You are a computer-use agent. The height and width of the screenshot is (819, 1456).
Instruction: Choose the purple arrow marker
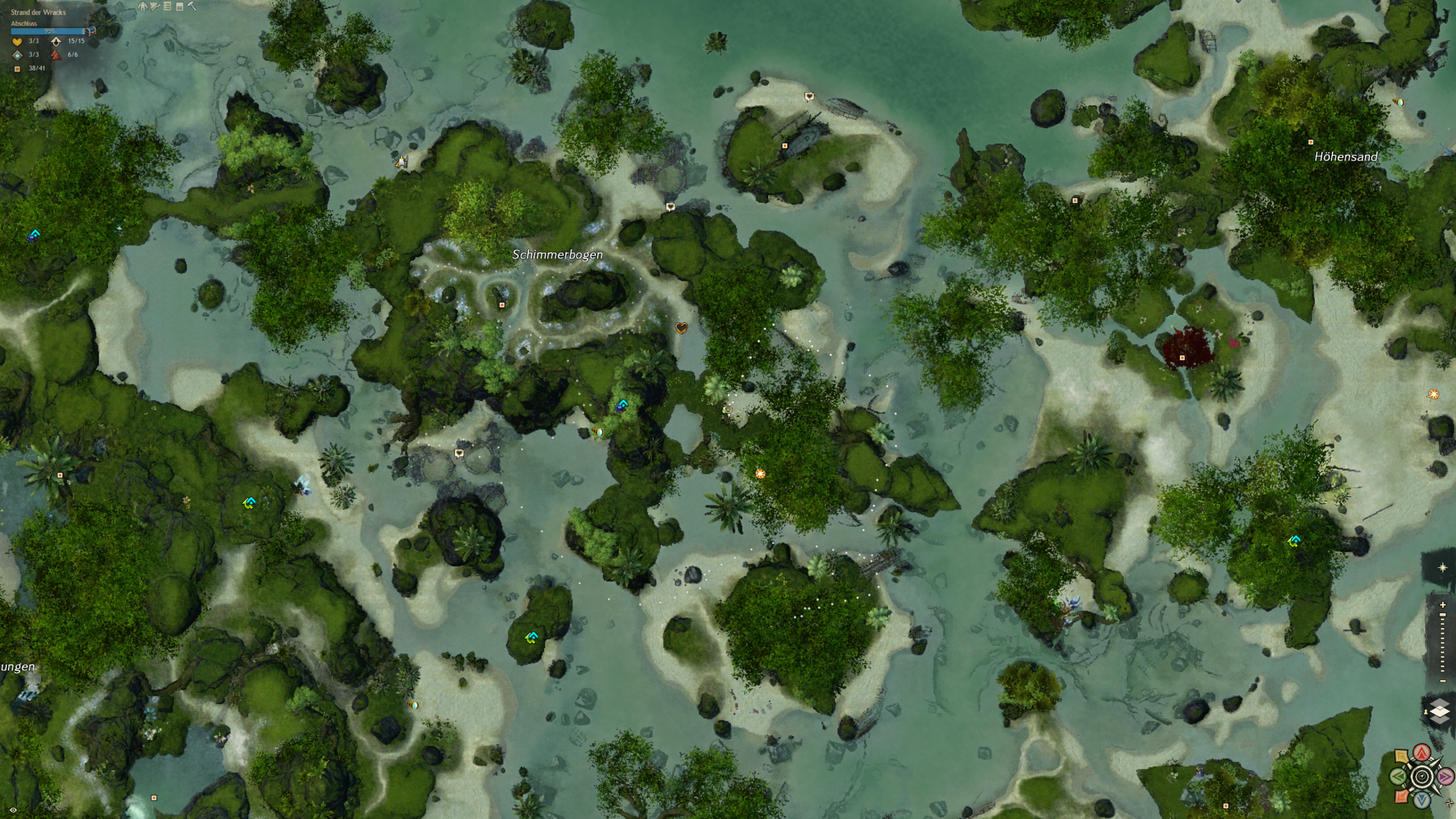[x=1445, y=776]
